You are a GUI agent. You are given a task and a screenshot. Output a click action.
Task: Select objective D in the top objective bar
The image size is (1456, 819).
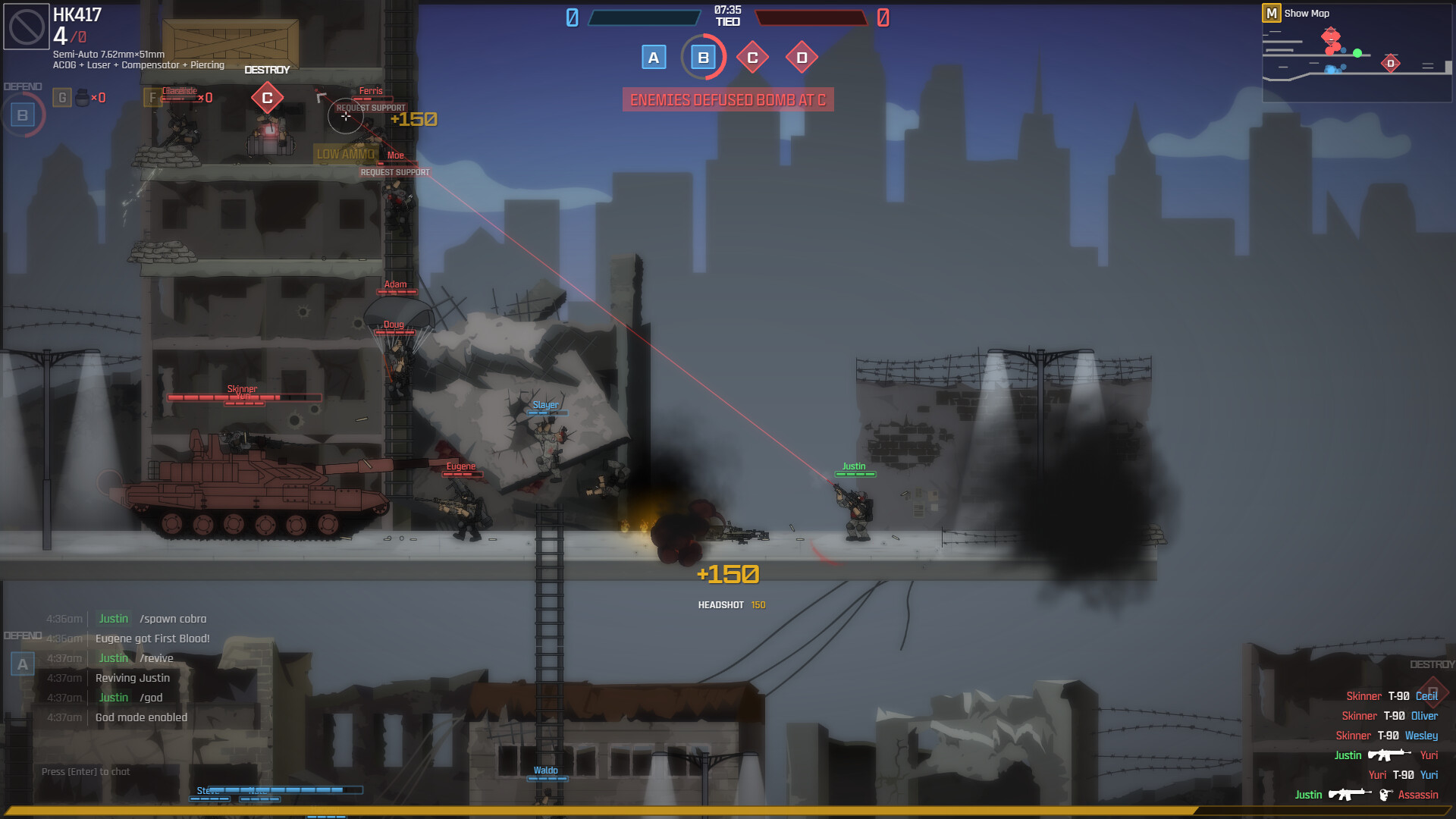pos(802,57)
